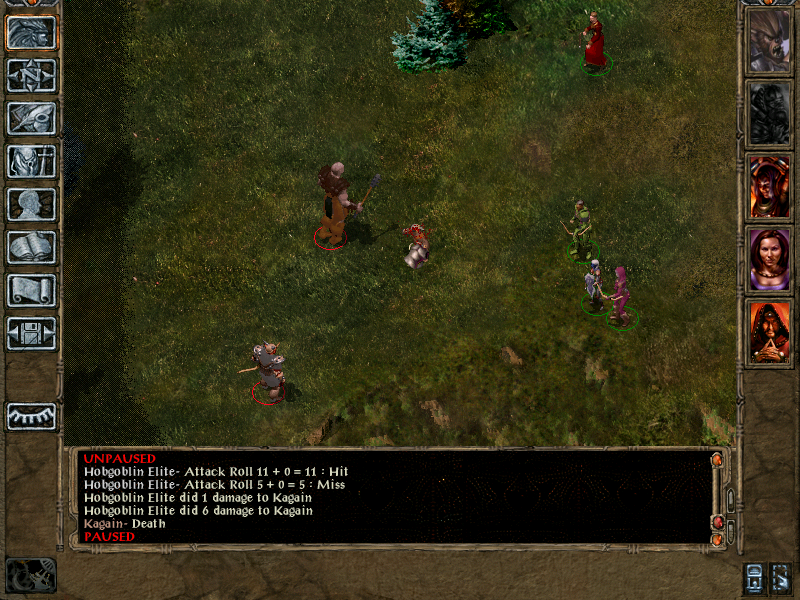Open the mage spellbook
The width and height of the screenshot is (800, 600).
[31, 248]
